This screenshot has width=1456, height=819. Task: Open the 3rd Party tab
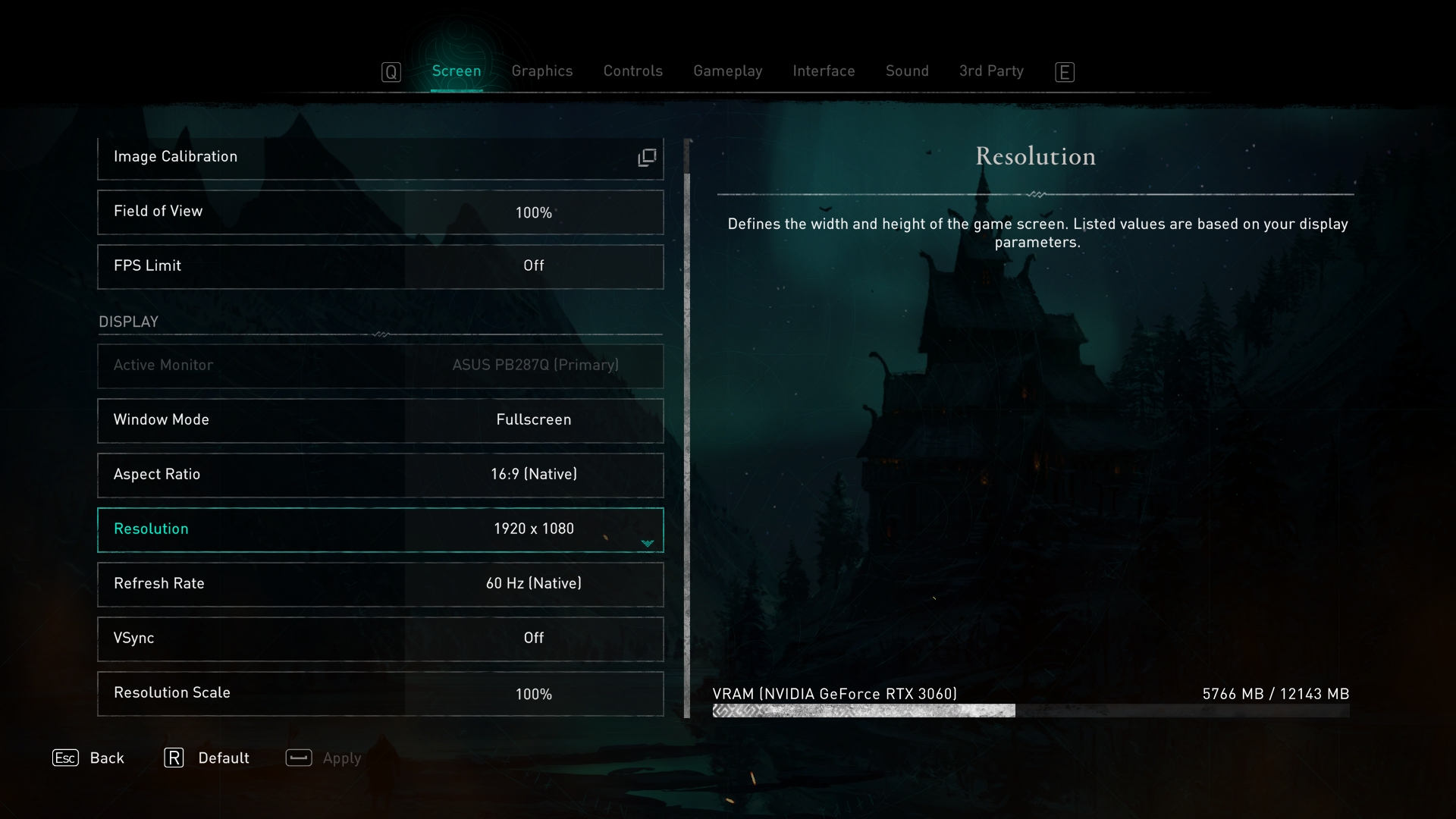(x=990, y=71)
